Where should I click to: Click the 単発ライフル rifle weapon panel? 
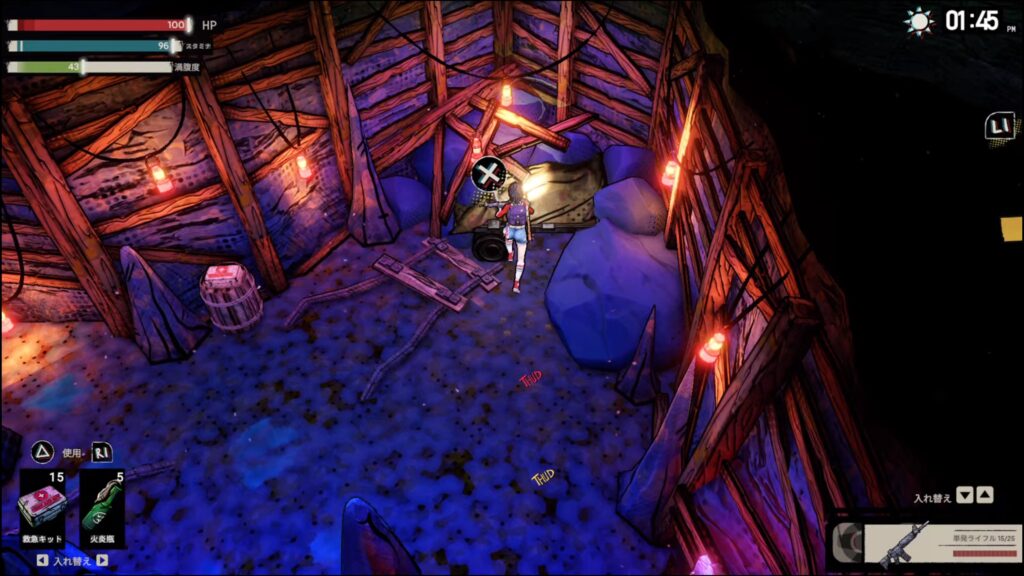(x=942, y=544)
